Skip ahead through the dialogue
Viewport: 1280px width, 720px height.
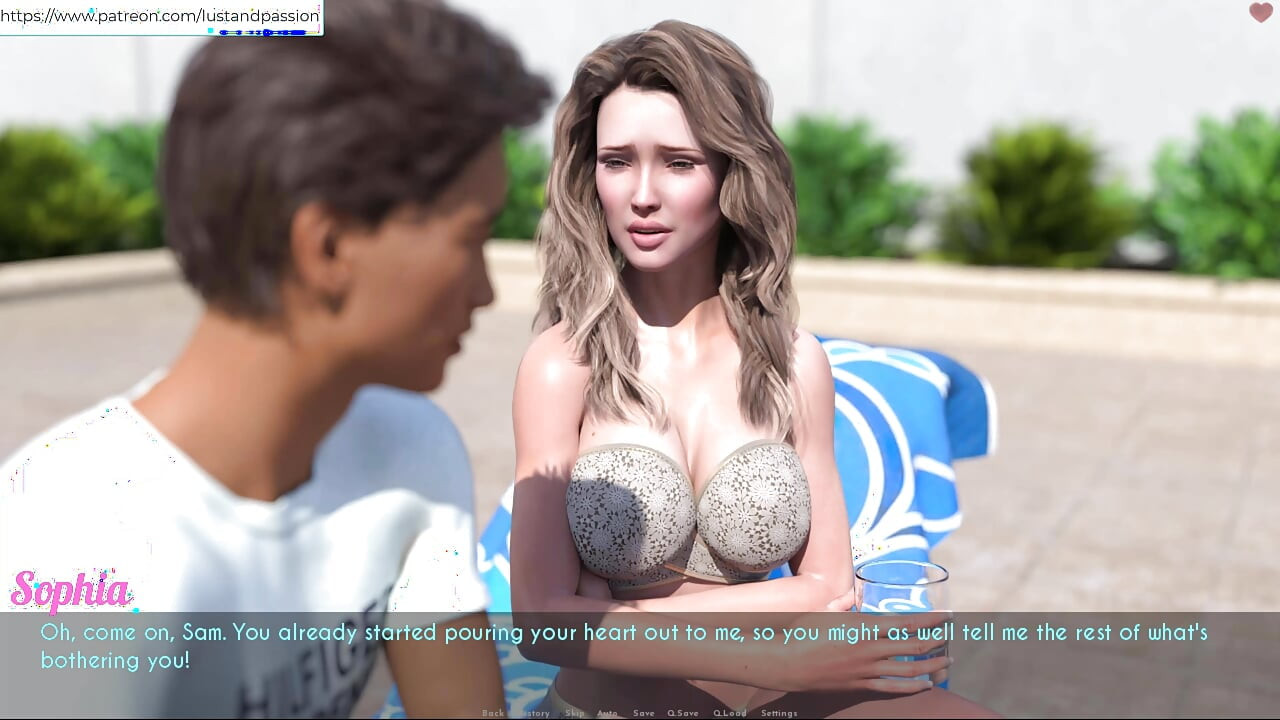pos(574,713)
